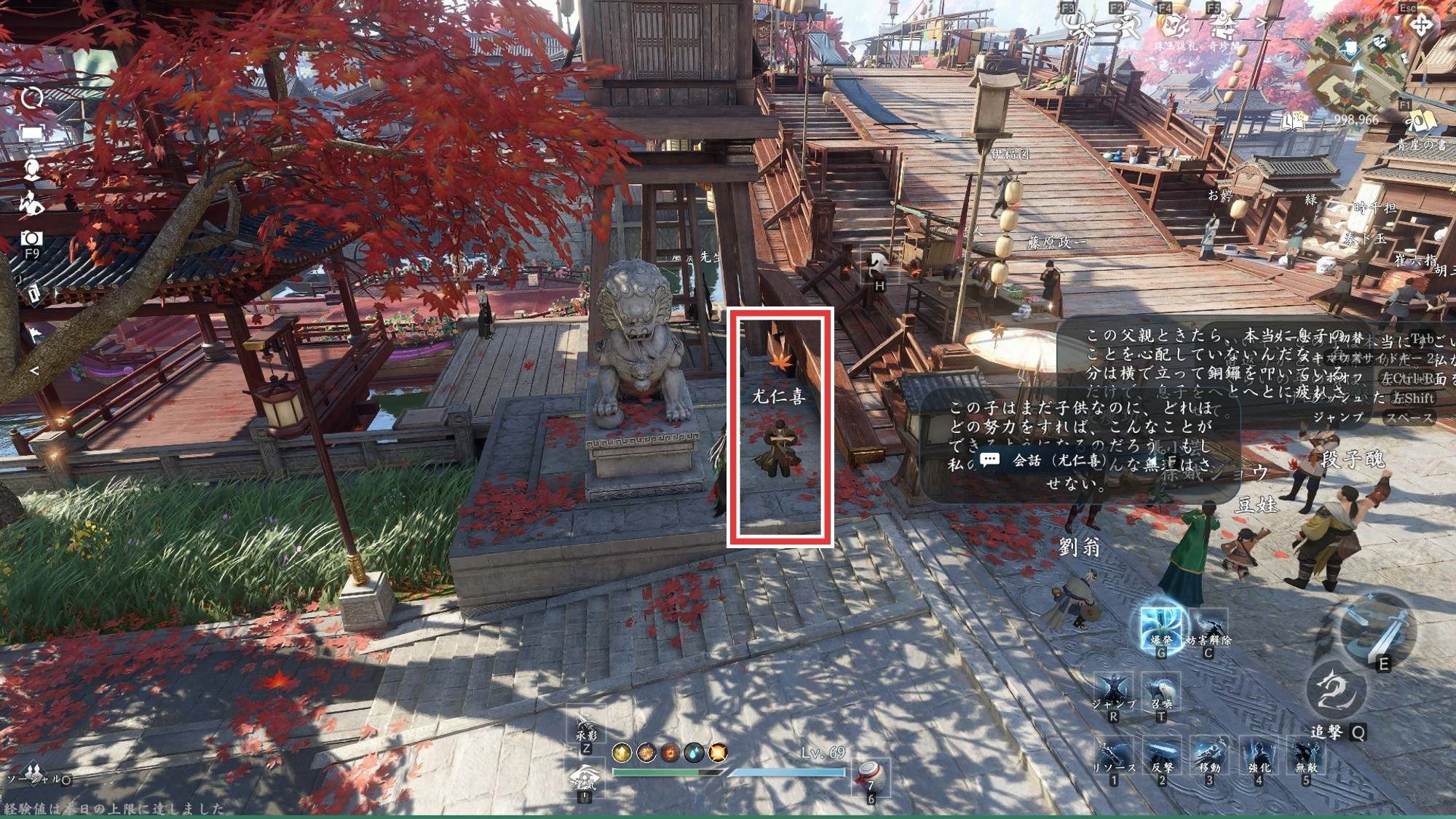Open the ソーシャル social menu
The width and height of the screenshot is (1456, 819).
(33, 773)
